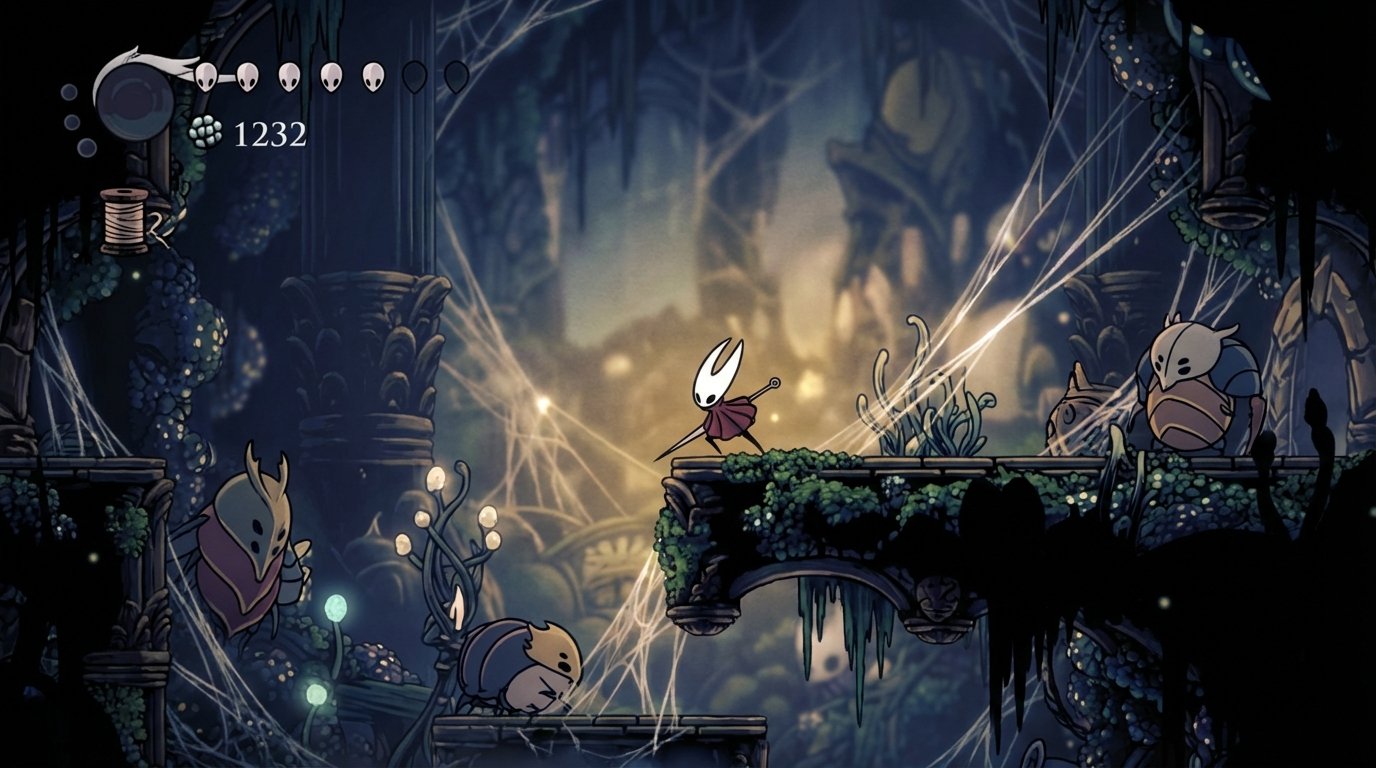The width and height of the screenshot is (1376, 768).
Task: Click the rosary bead cluster icon
Action: tap(204, 131)
